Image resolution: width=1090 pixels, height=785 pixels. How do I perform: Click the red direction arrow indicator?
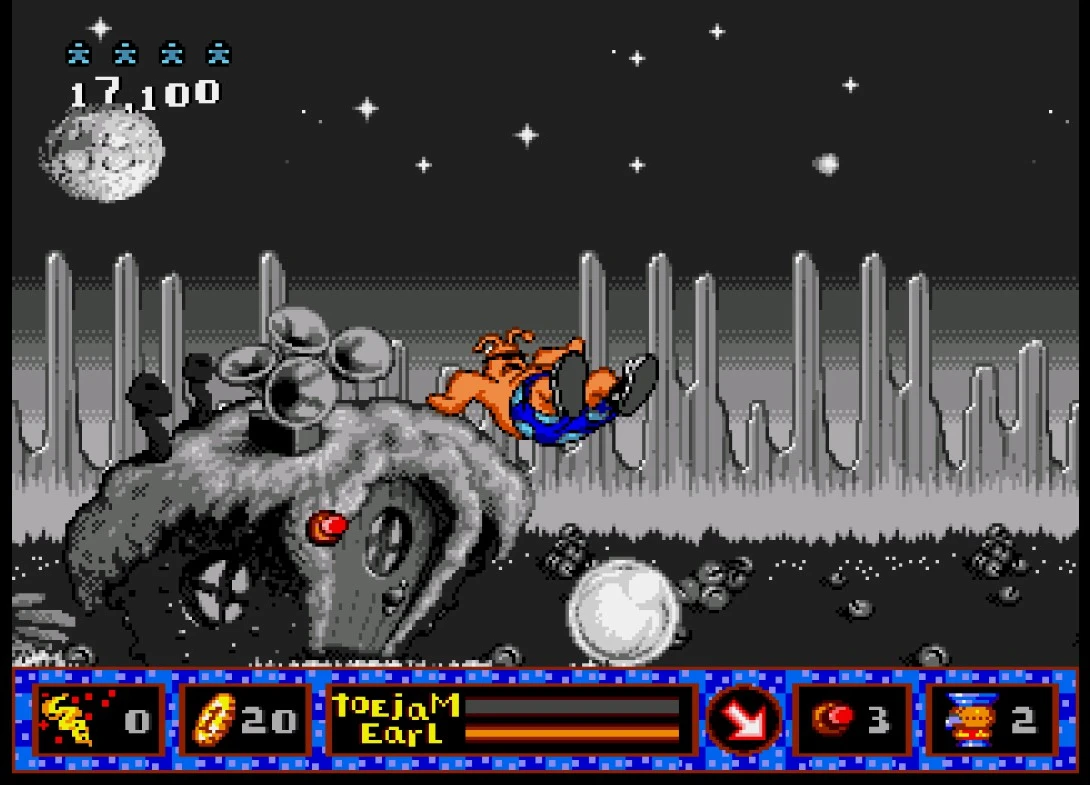[745, 720]
